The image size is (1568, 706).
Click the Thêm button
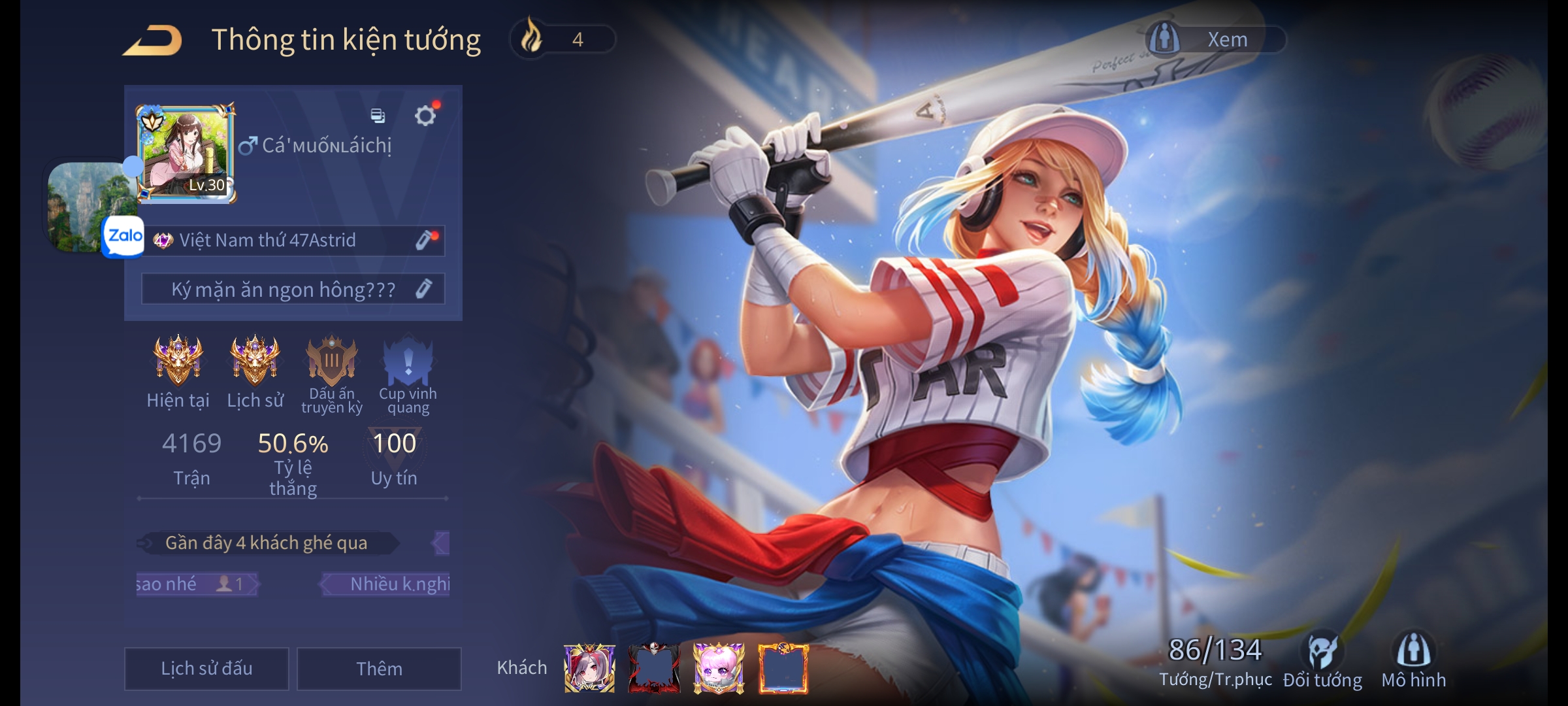(379, 668)
